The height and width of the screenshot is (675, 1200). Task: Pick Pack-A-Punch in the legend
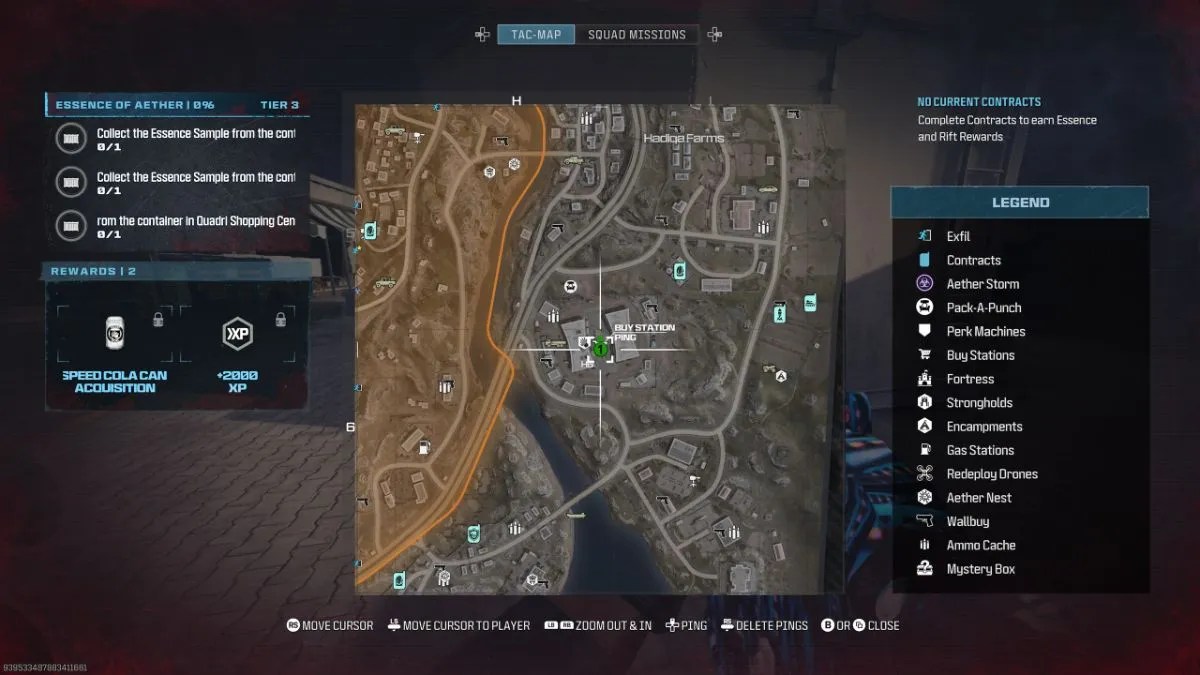point(983,308)
